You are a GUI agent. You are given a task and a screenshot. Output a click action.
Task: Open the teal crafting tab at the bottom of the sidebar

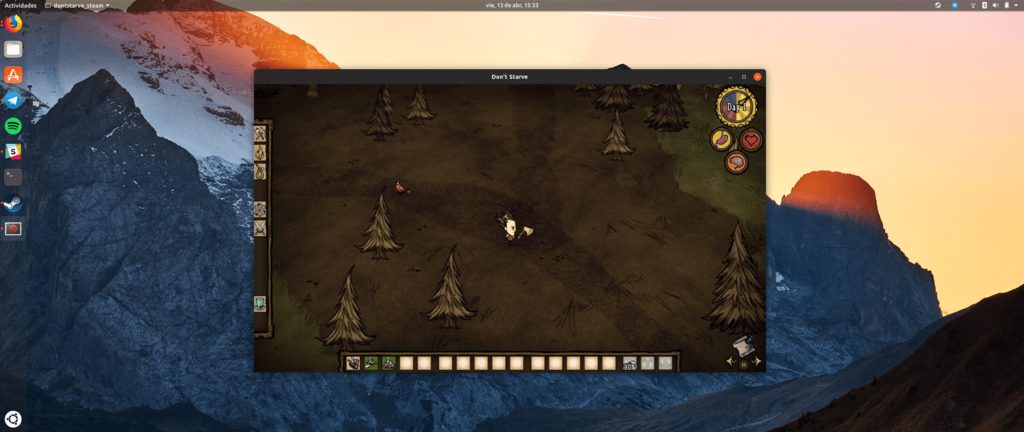click(x=260, y=303)
